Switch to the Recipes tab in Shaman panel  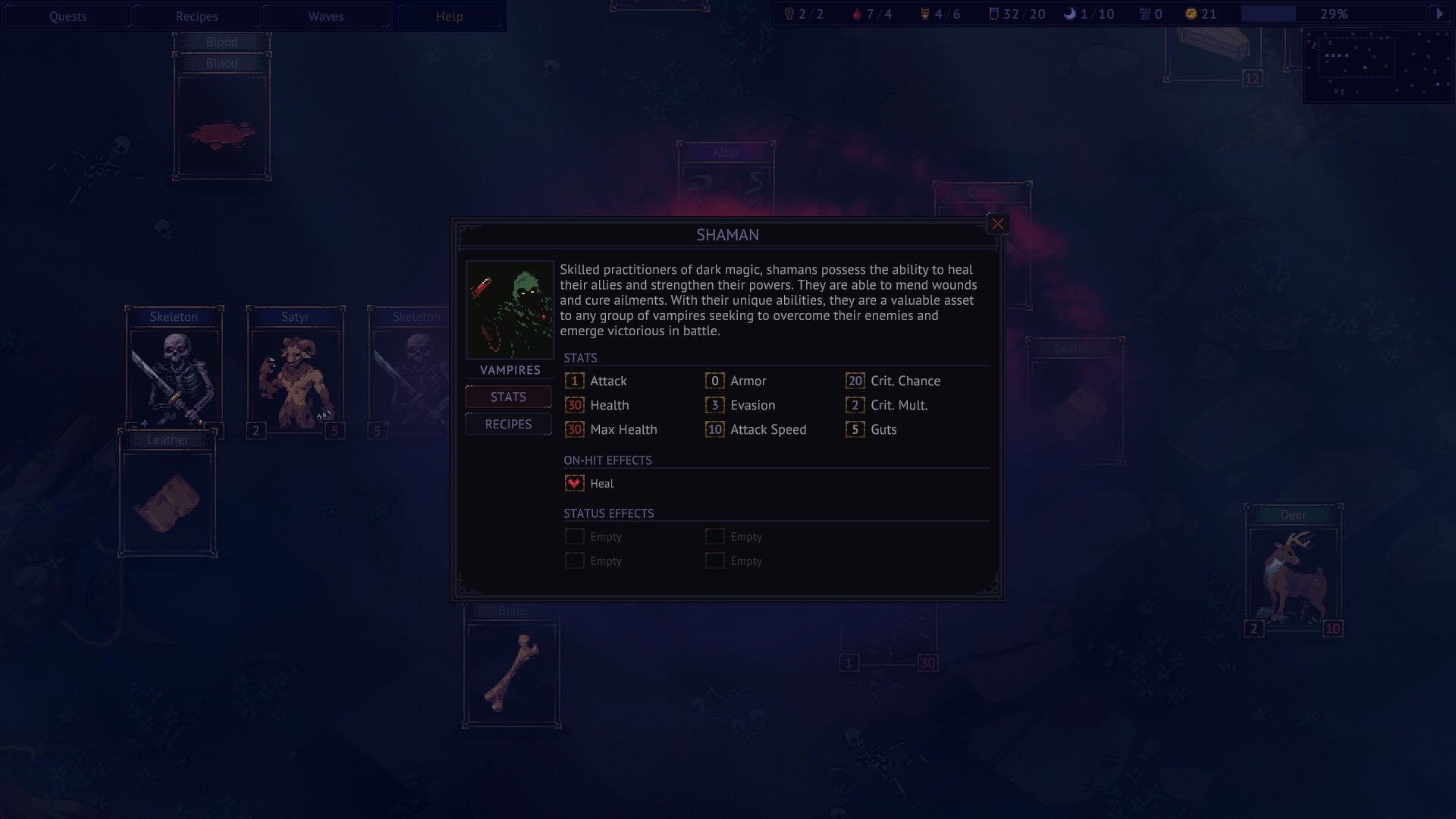point(508,424)
